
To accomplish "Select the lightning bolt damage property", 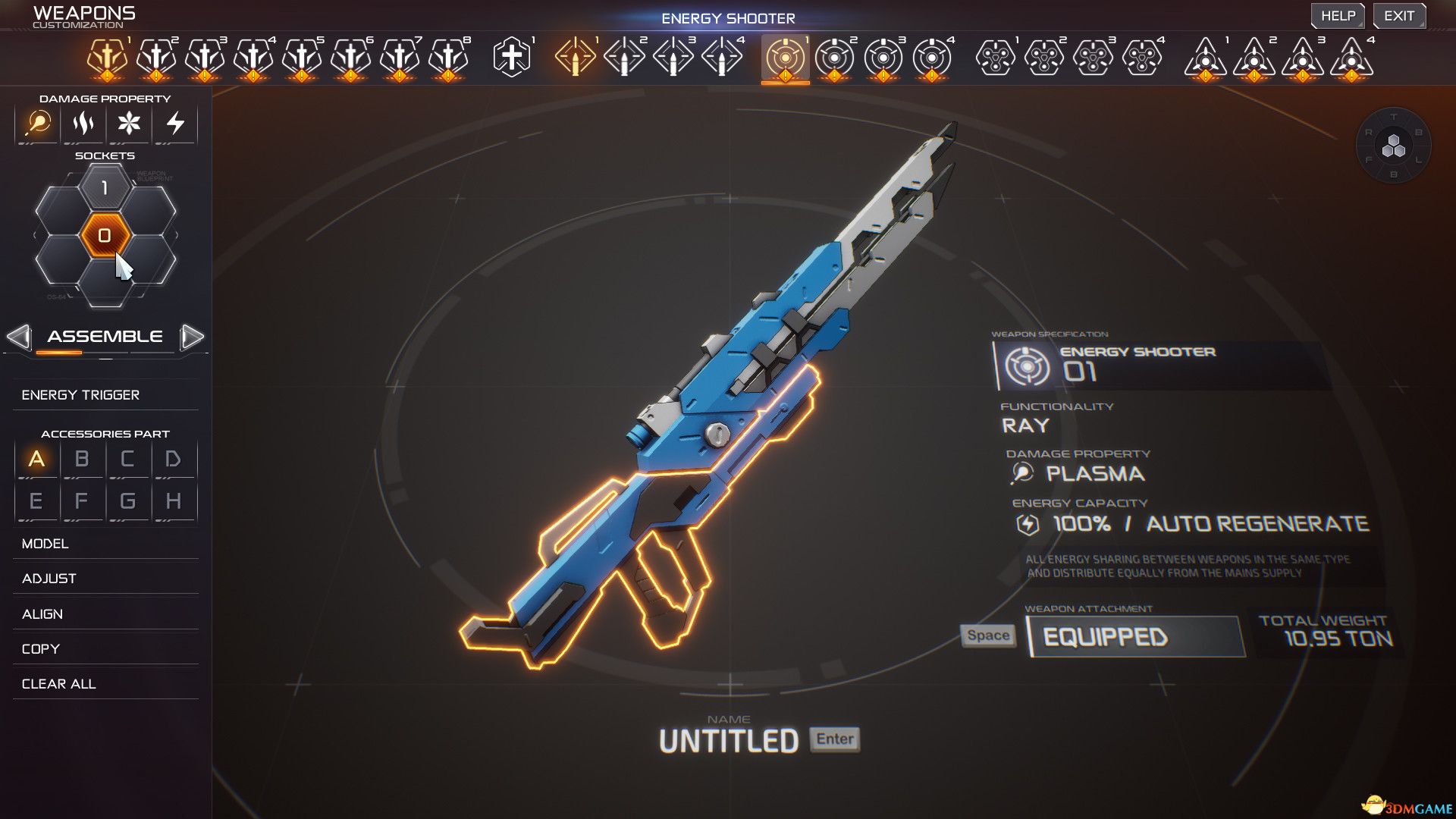I will [x=175, y=123].
